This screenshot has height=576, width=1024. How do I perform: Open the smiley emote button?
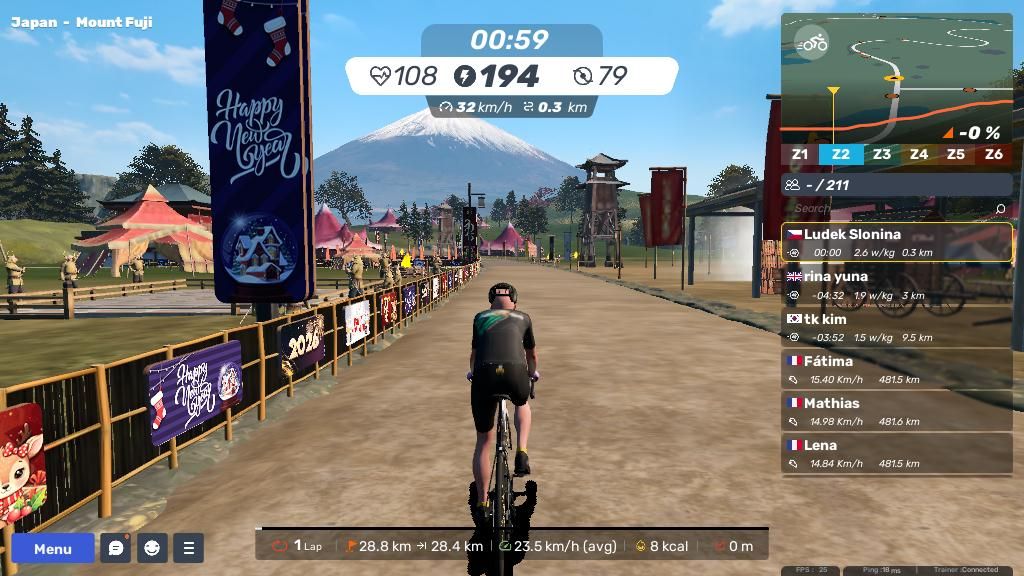coord(152,548)
